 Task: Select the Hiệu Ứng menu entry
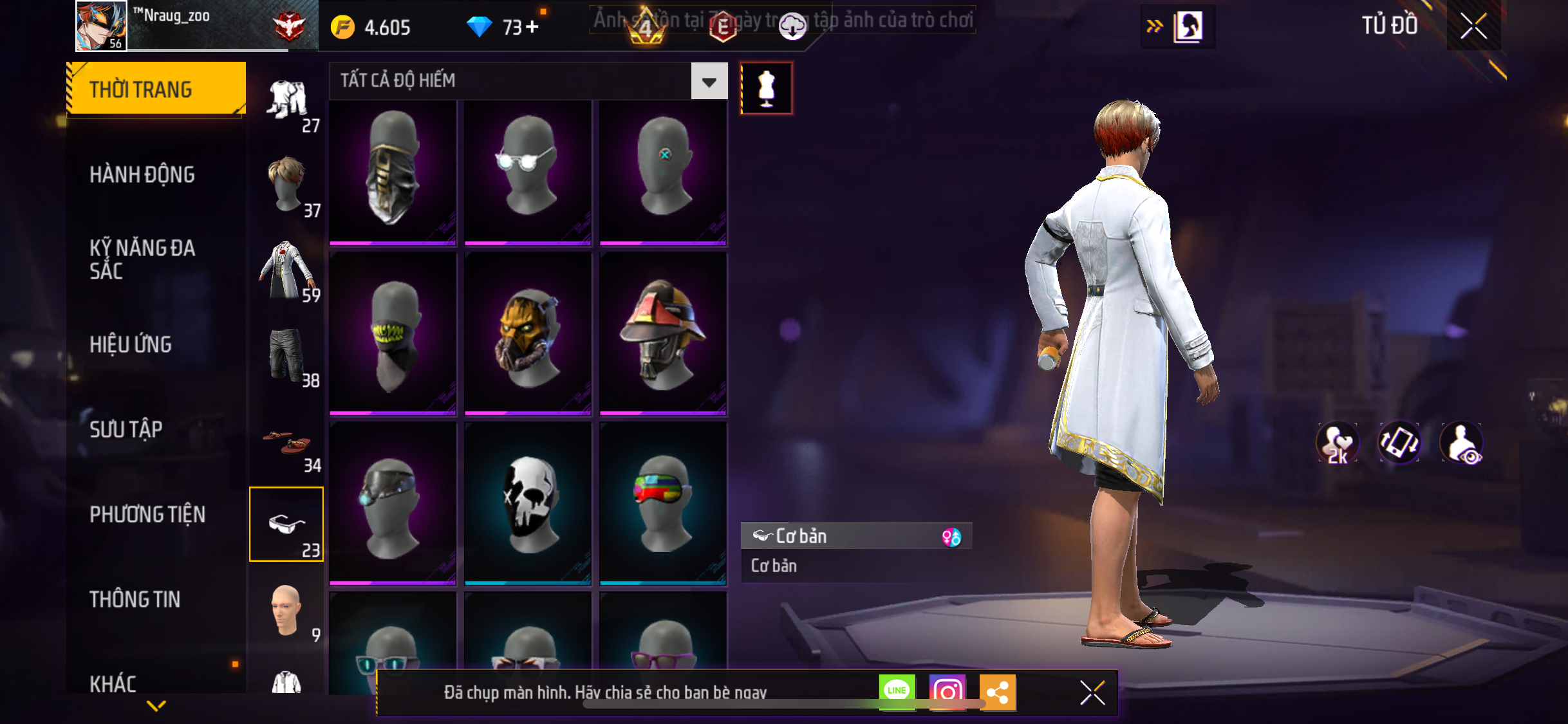[131, 344]
